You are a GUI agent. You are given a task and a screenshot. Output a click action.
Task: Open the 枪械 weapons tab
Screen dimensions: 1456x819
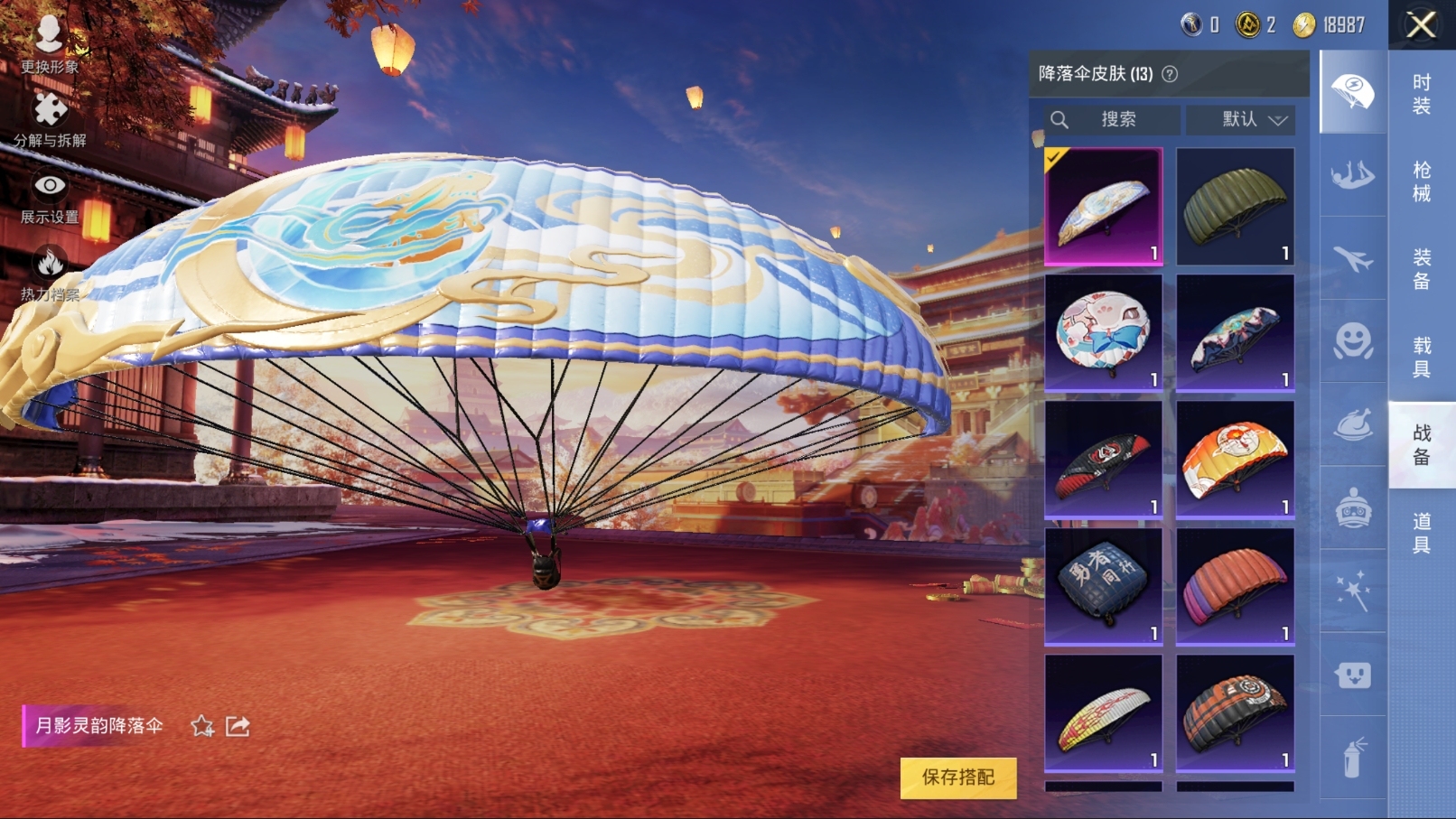tap(1421, 181)
